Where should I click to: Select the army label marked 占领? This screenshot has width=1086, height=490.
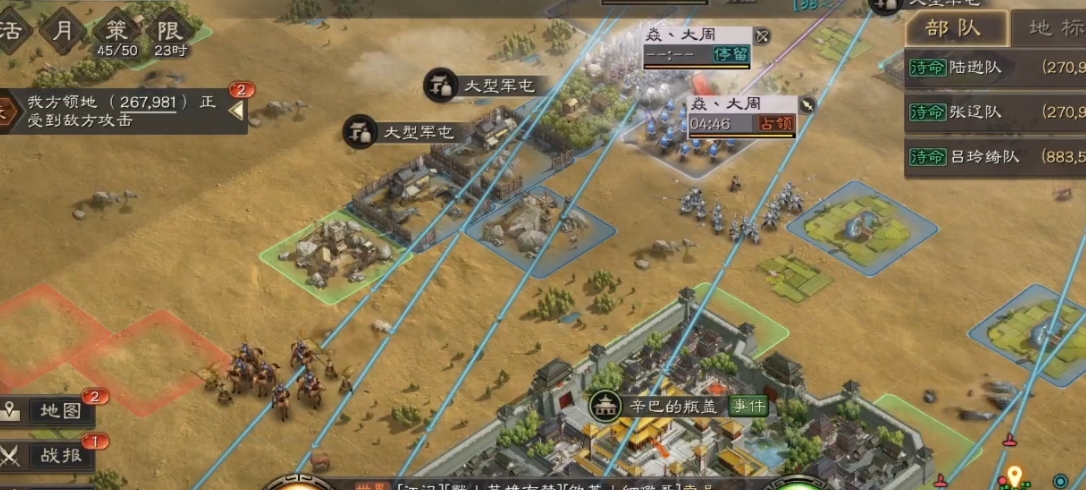(741, 115)
